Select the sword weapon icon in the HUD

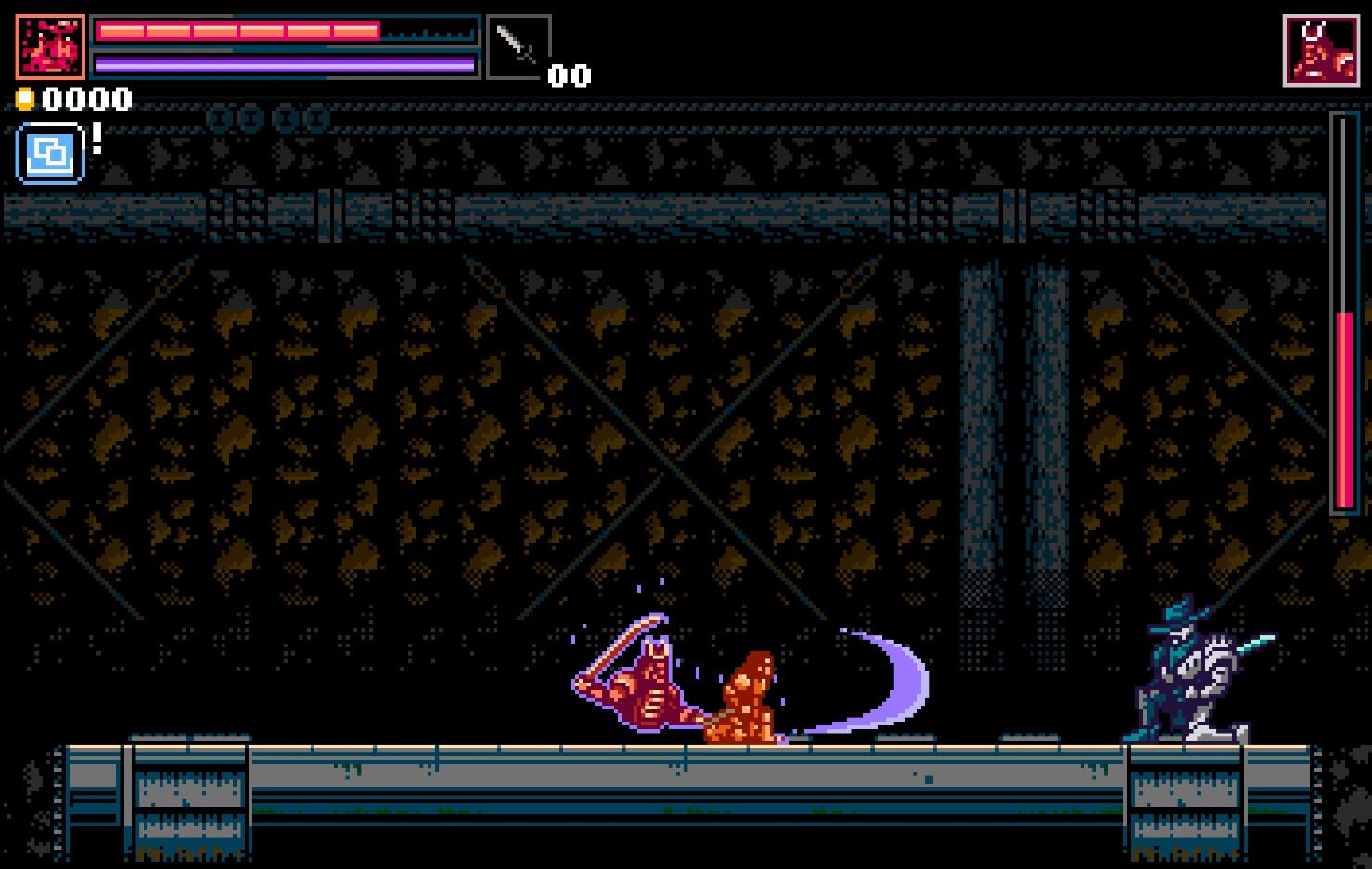[519, 46]
